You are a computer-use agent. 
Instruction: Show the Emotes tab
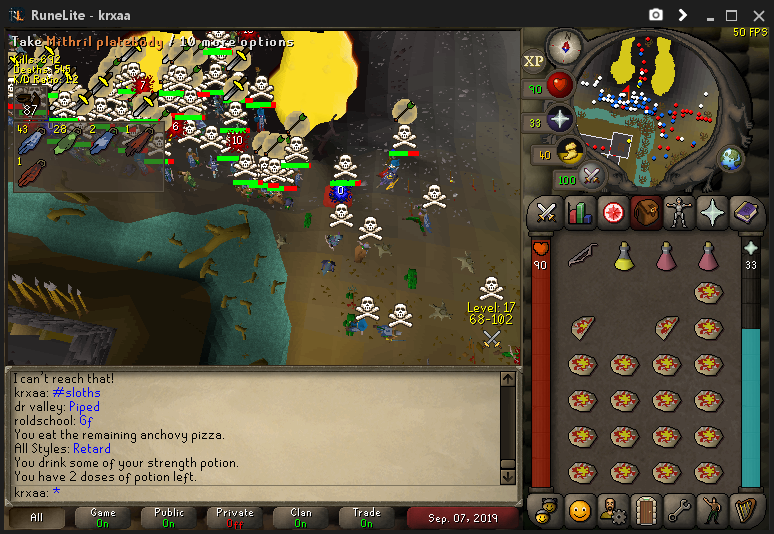click(x=712, y=510)
